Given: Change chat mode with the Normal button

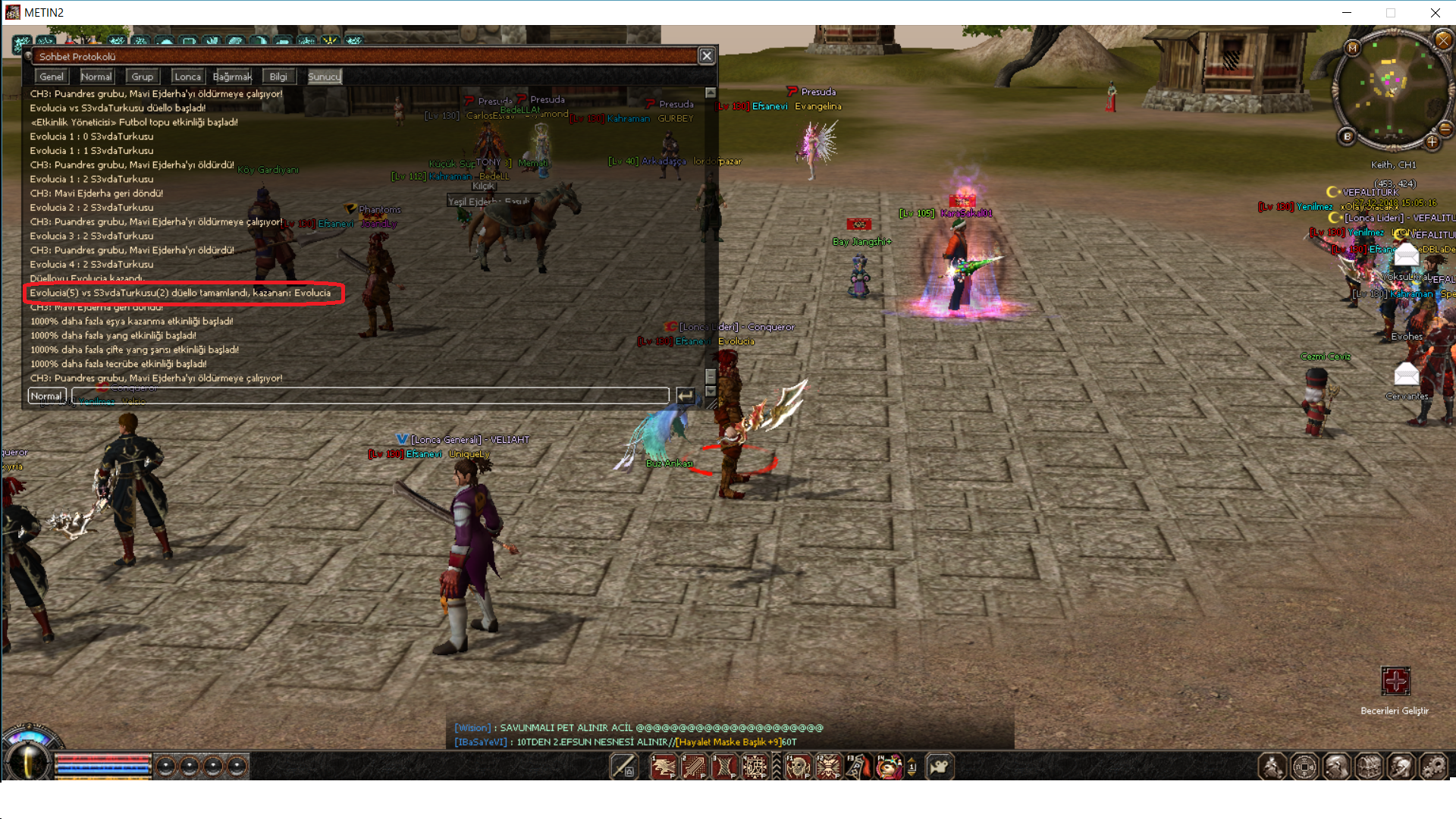Looking at the screenshot, I should tap(46, 396).
